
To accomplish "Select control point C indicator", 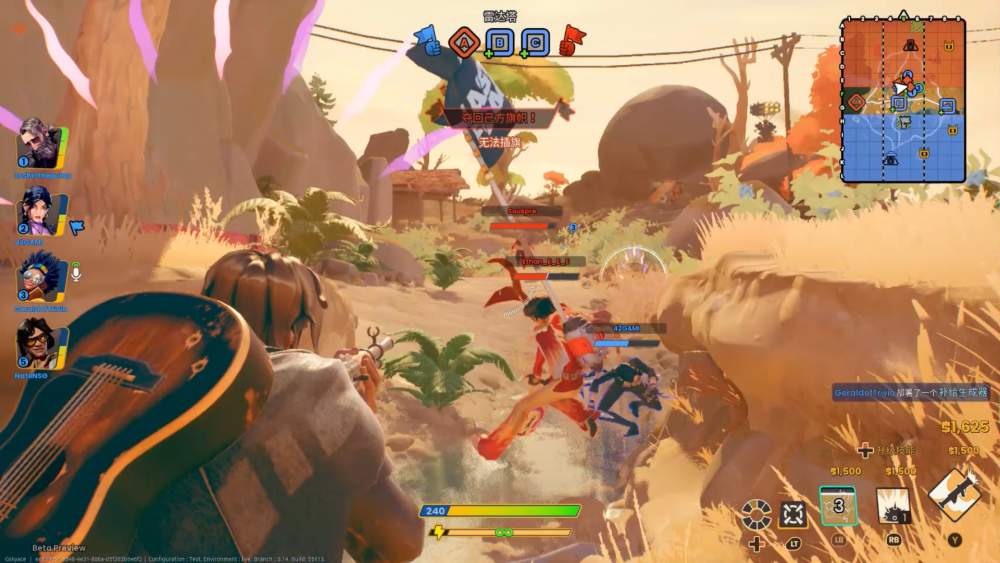I will [535, 42].
